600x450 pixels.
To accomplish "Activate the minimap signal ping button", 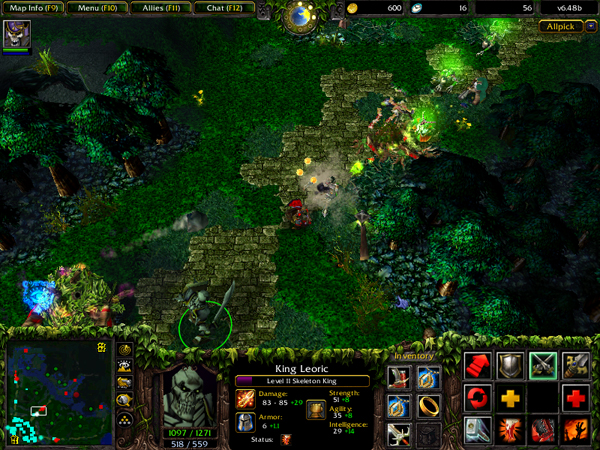I will tap(126, 350).
